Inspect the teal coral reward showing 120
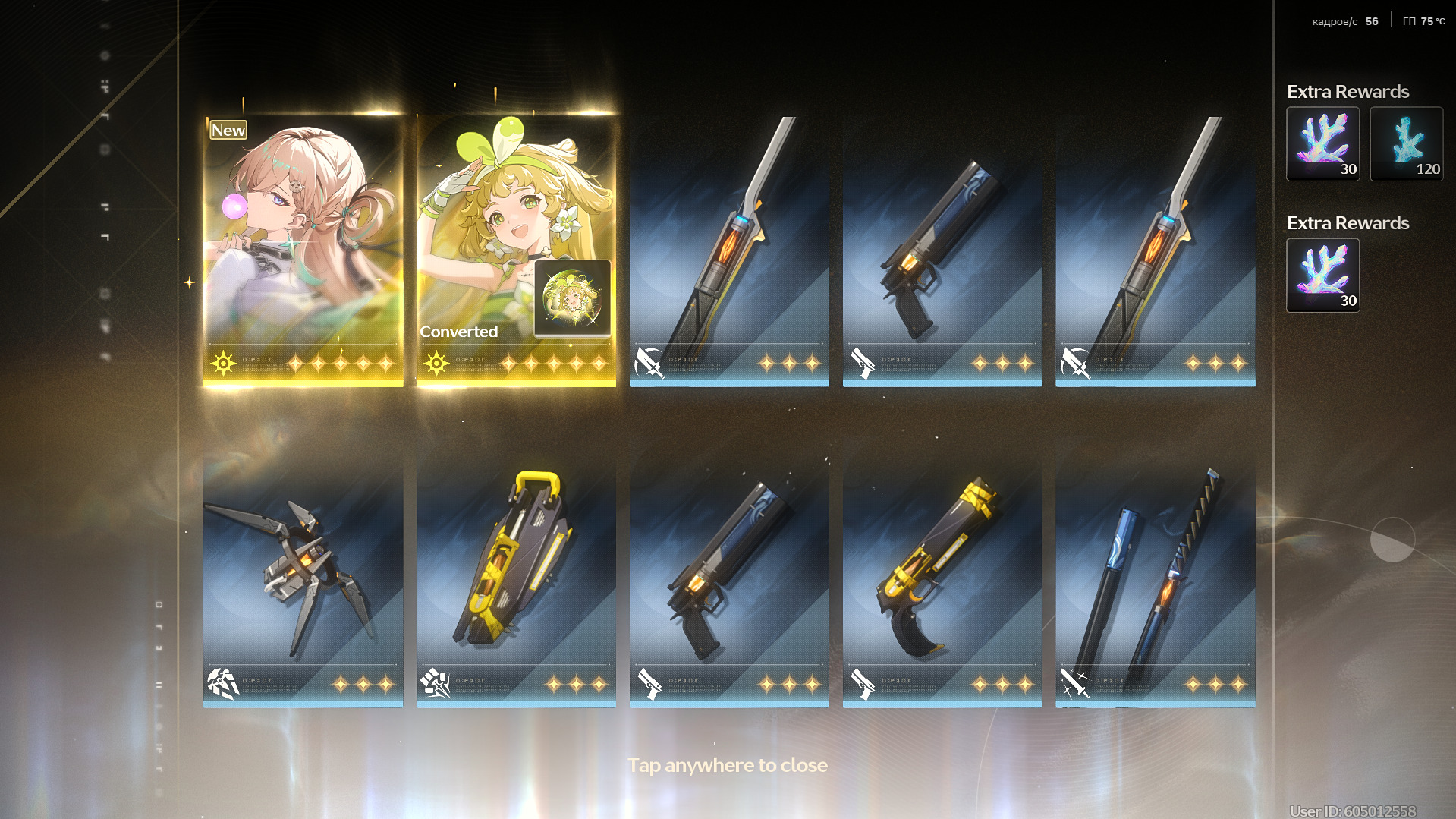 pyautogui.click(x=1406, y=143)
